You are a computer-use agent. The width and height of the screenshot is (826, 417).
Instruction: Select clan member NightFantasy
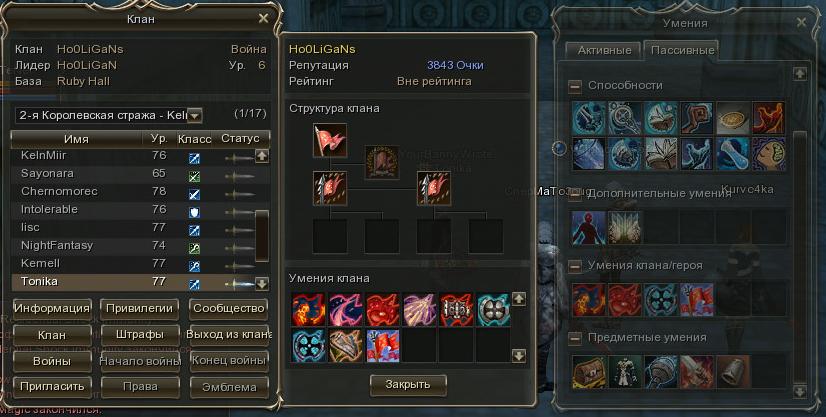(x=56, y=245)
